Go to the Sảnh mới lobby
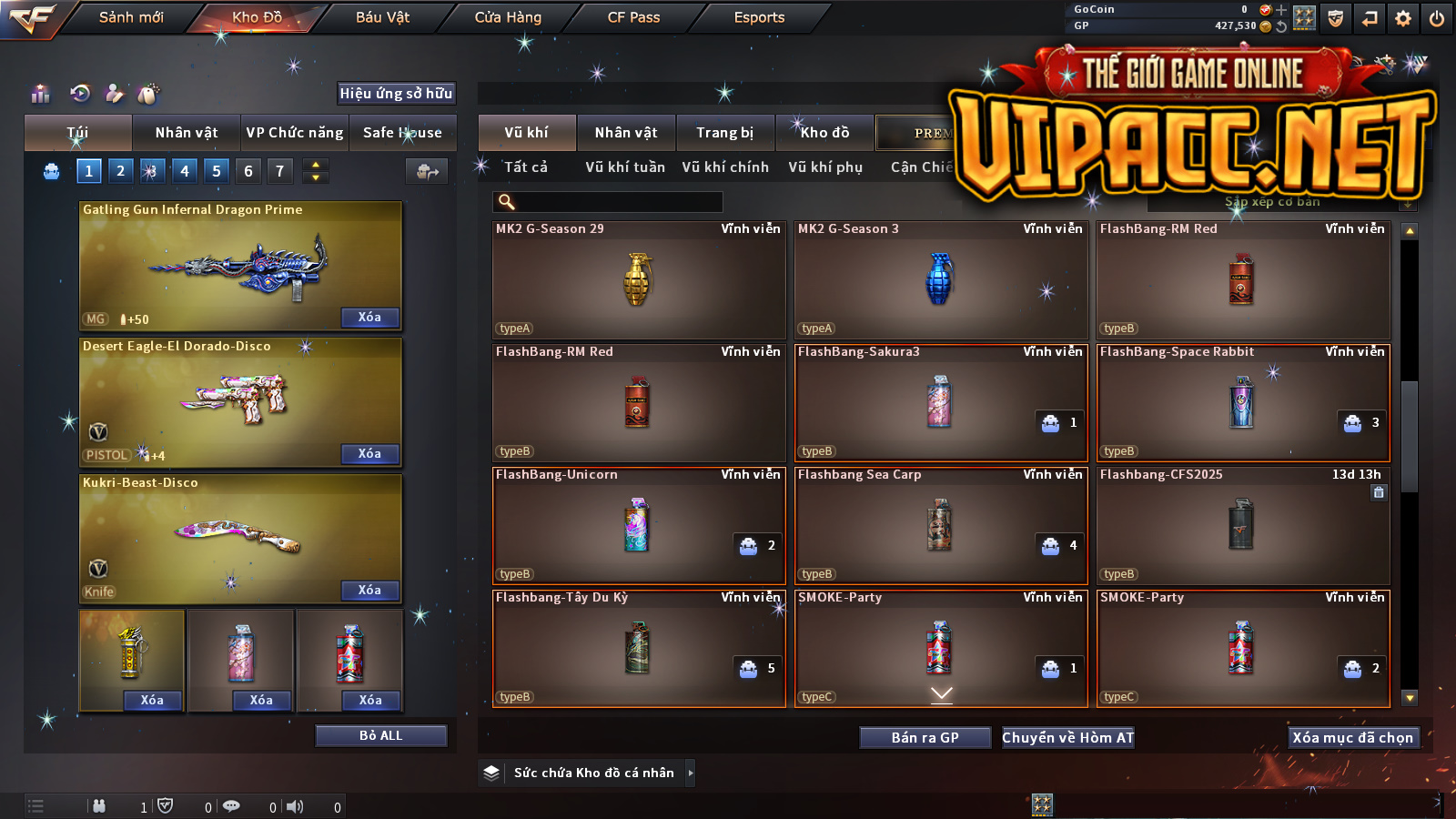 click(131, 17)
